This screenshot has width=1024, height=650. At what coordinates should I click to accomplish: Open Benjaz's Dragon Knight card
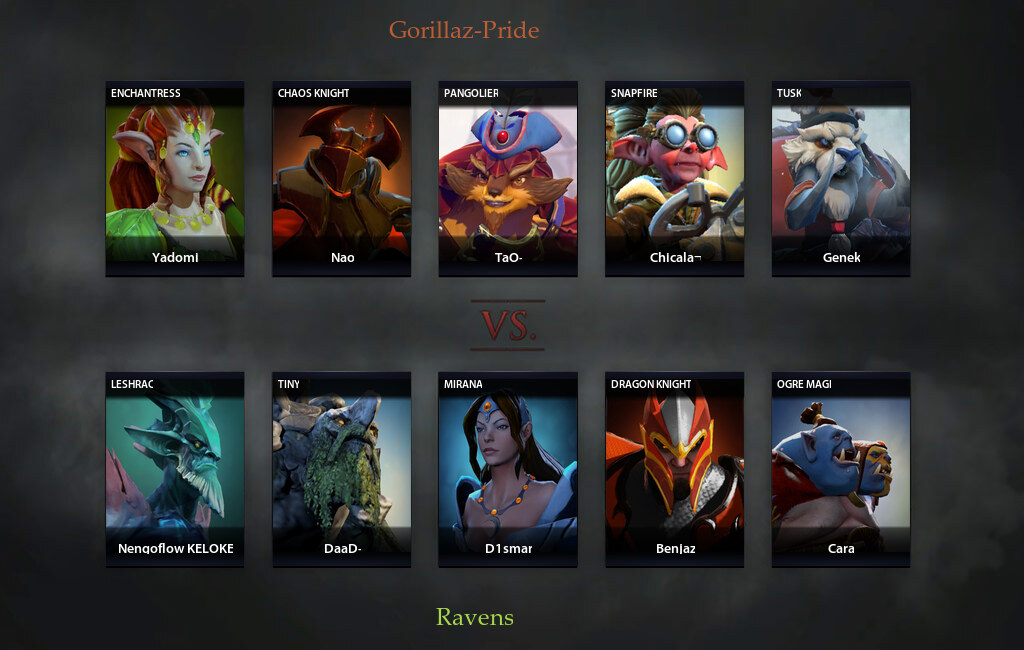(675, 470)
